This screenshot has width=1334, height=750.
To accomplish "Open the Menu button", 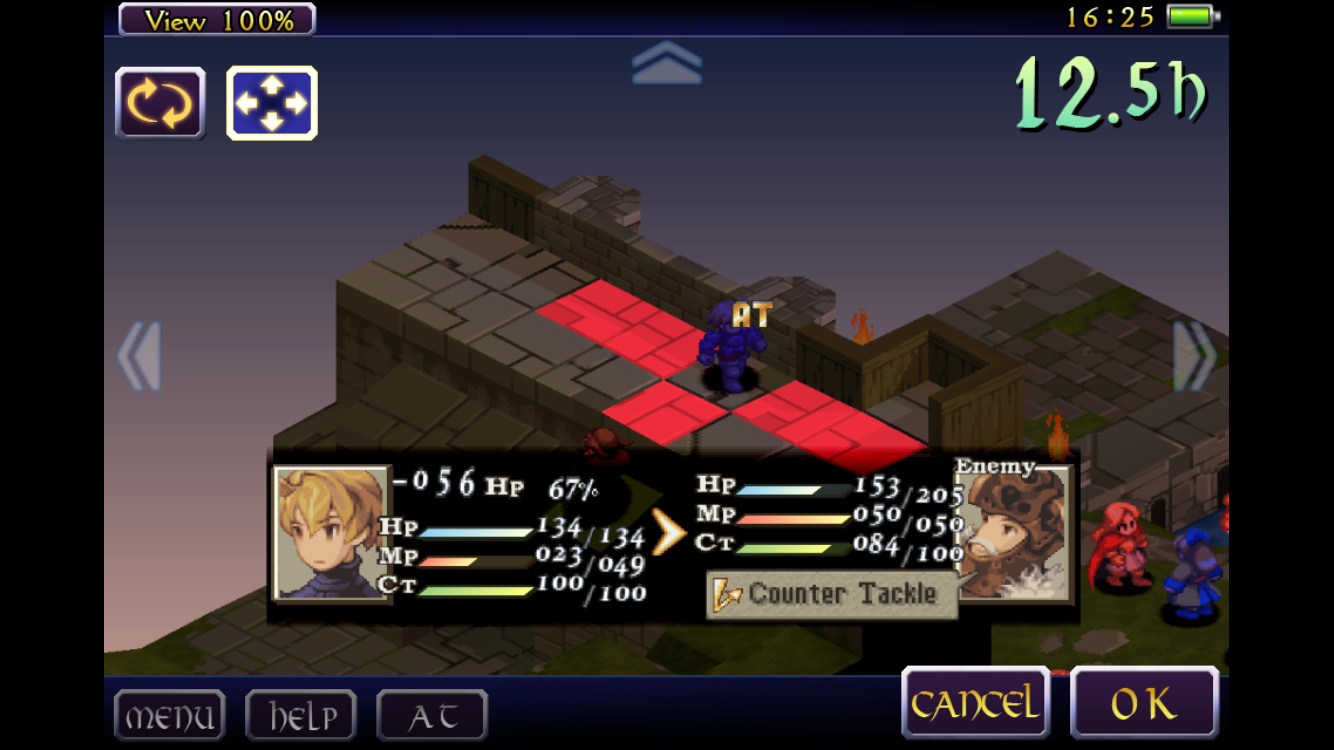I will (169, 716).
